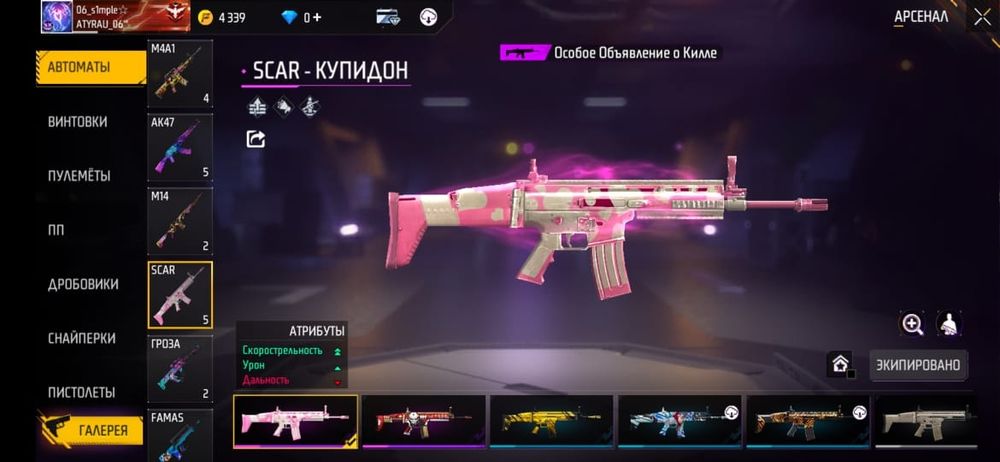Open the Галерея gallery button
The height and width of the screenshot is (462, 1000).
(98, 430)
